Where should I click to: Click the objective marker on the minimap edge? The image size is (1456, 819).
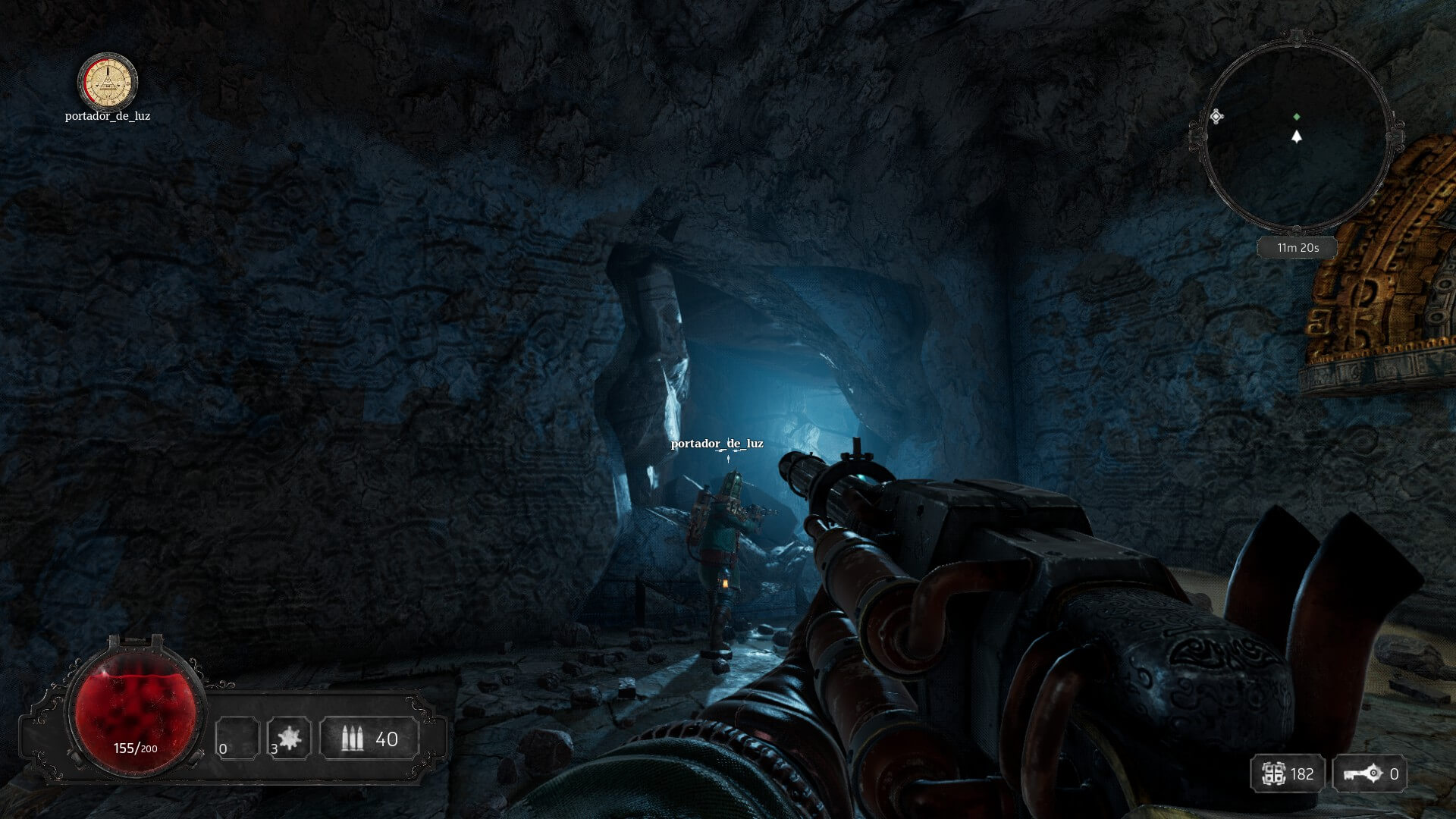coord(1216,116)
